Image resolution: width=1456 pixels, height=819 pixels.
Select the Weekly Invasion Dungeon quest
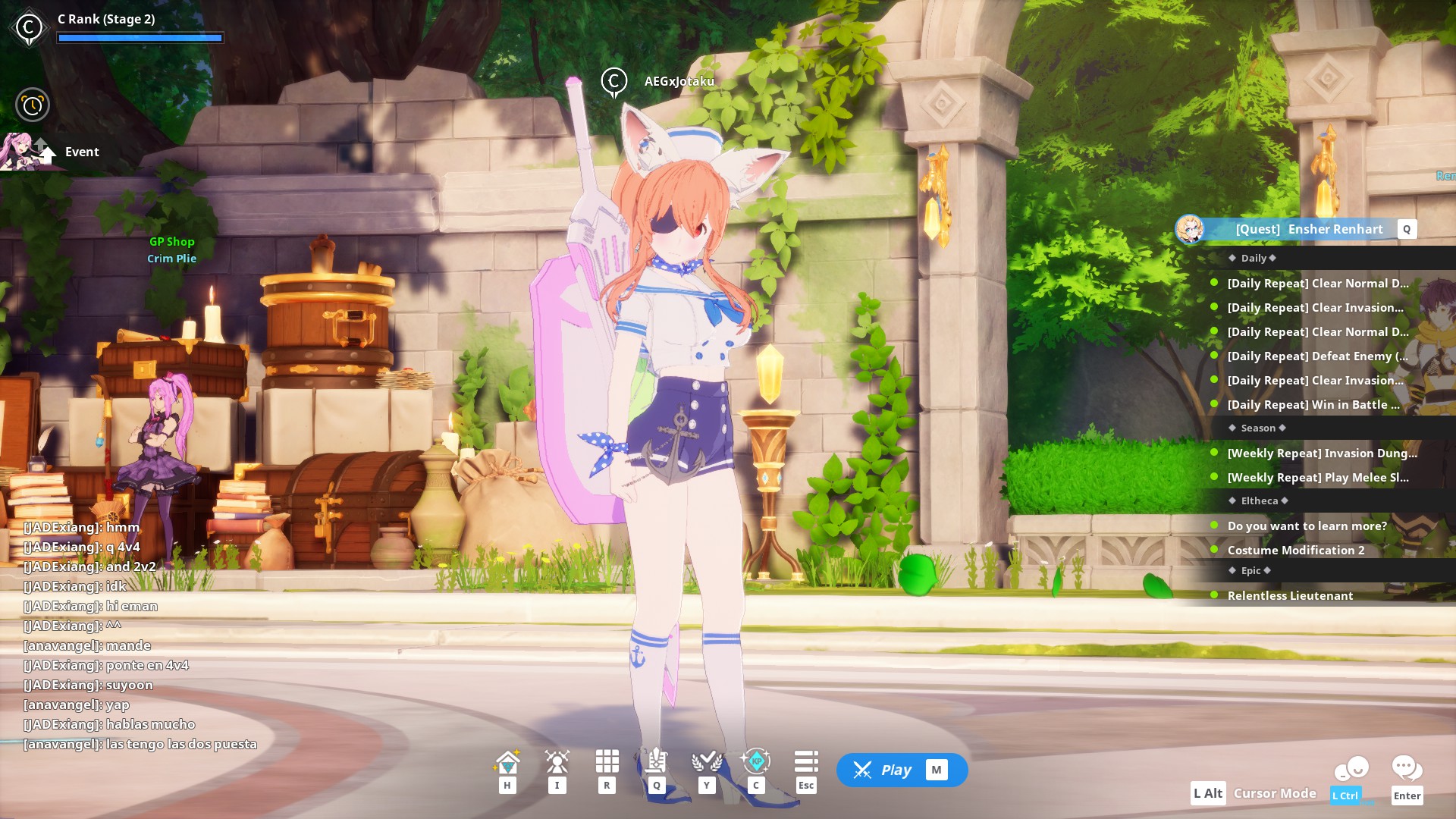click(1322, 453)
